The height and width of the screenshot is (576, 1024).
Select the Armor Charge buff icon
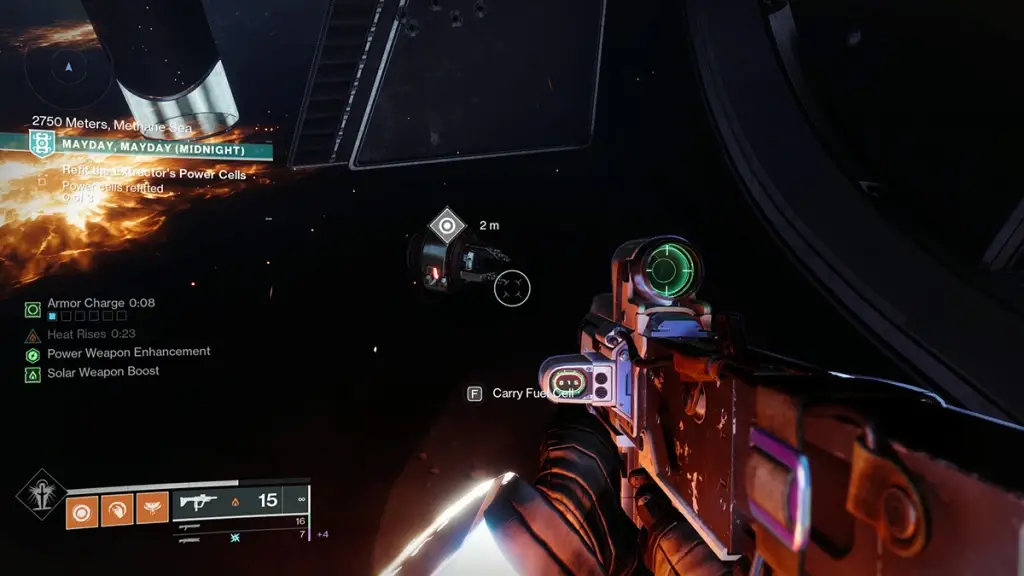[x=33, y=309]
